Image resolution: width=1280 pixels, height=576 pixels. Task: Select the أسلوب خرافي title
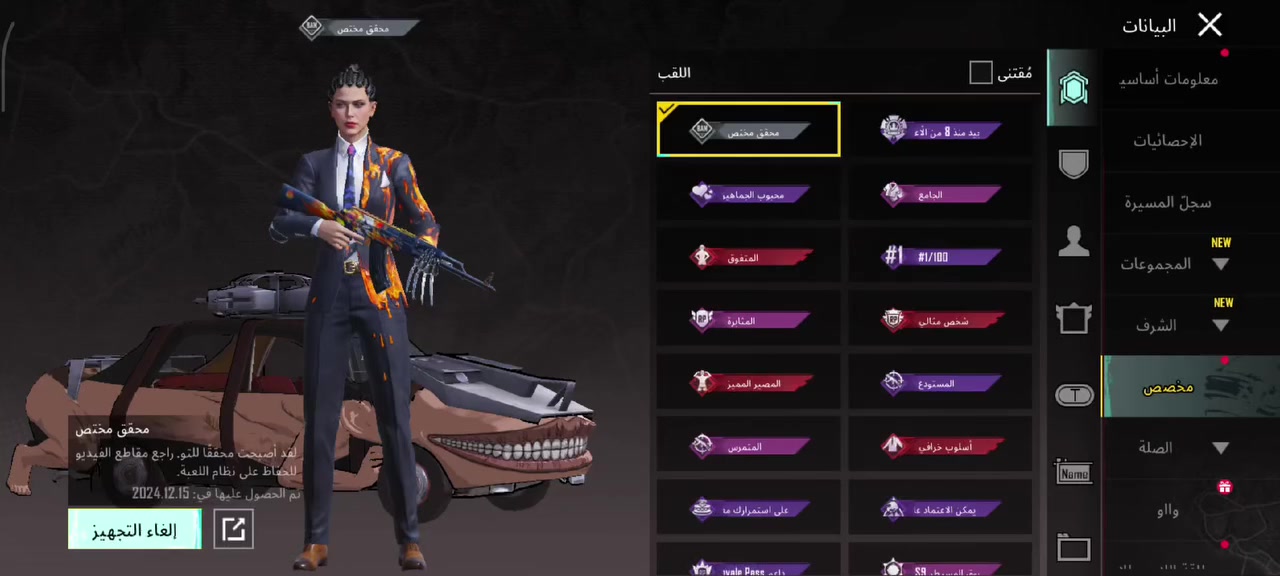point(940,446)
